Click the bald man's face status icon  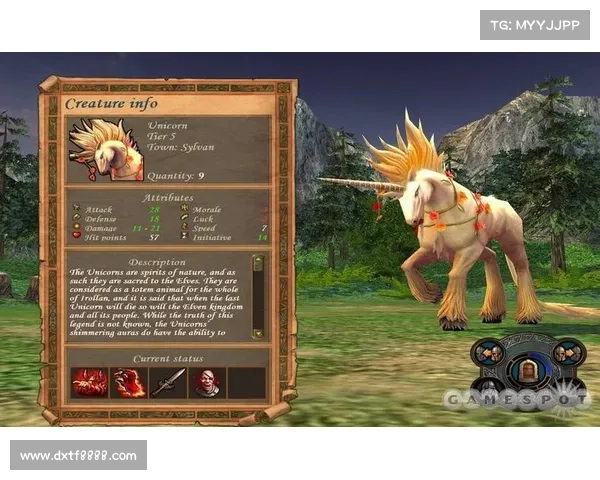click(206, 384)
